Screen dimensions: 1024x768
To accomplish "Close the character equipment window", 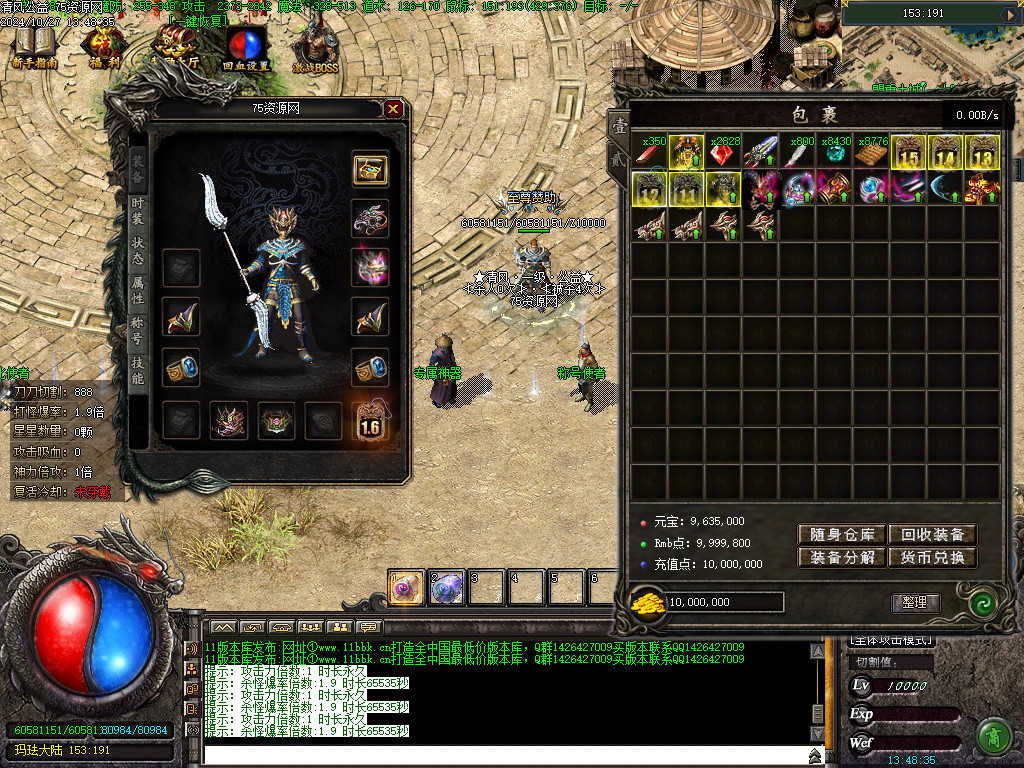I will point(394,108).
